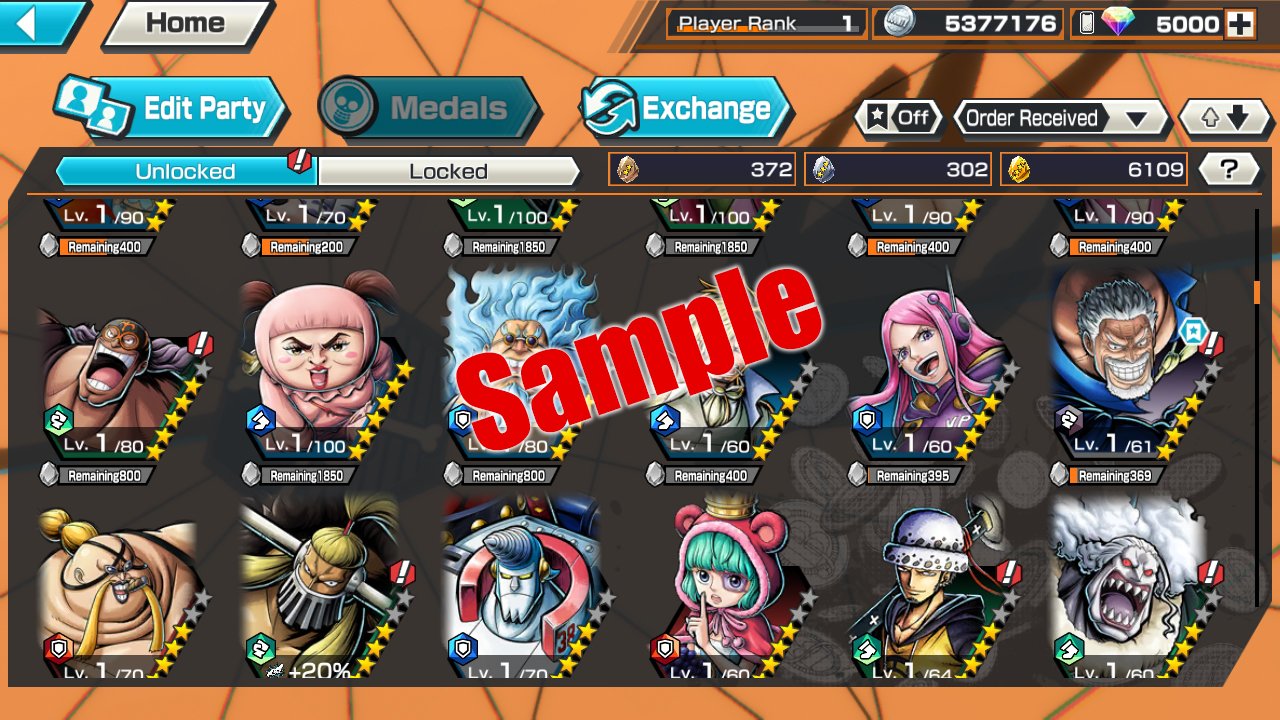Open the question mark help button
Viewport: 1280px width, 720px height.
point(1229,170)
